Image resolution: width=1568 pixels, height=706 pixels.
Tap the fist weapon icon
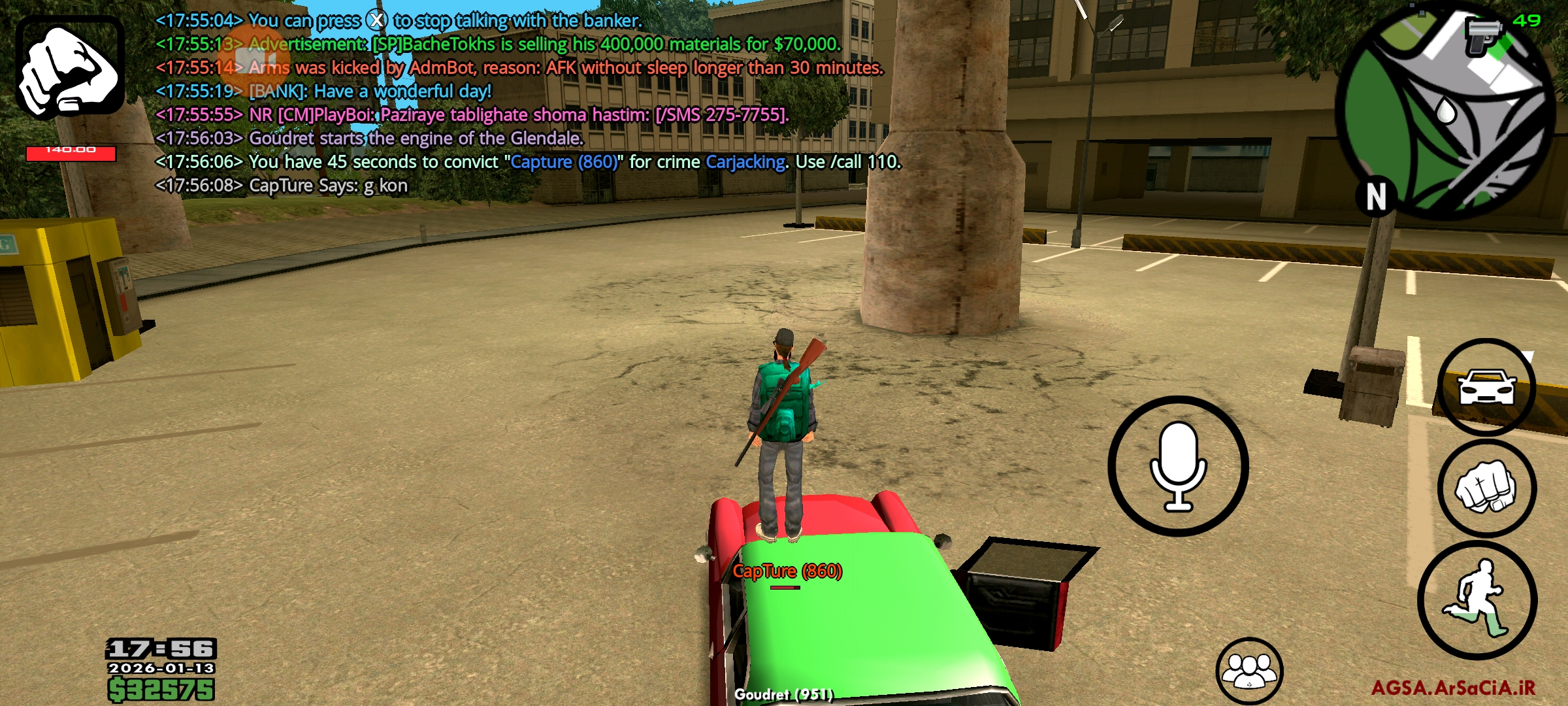[x=70, y=67]
